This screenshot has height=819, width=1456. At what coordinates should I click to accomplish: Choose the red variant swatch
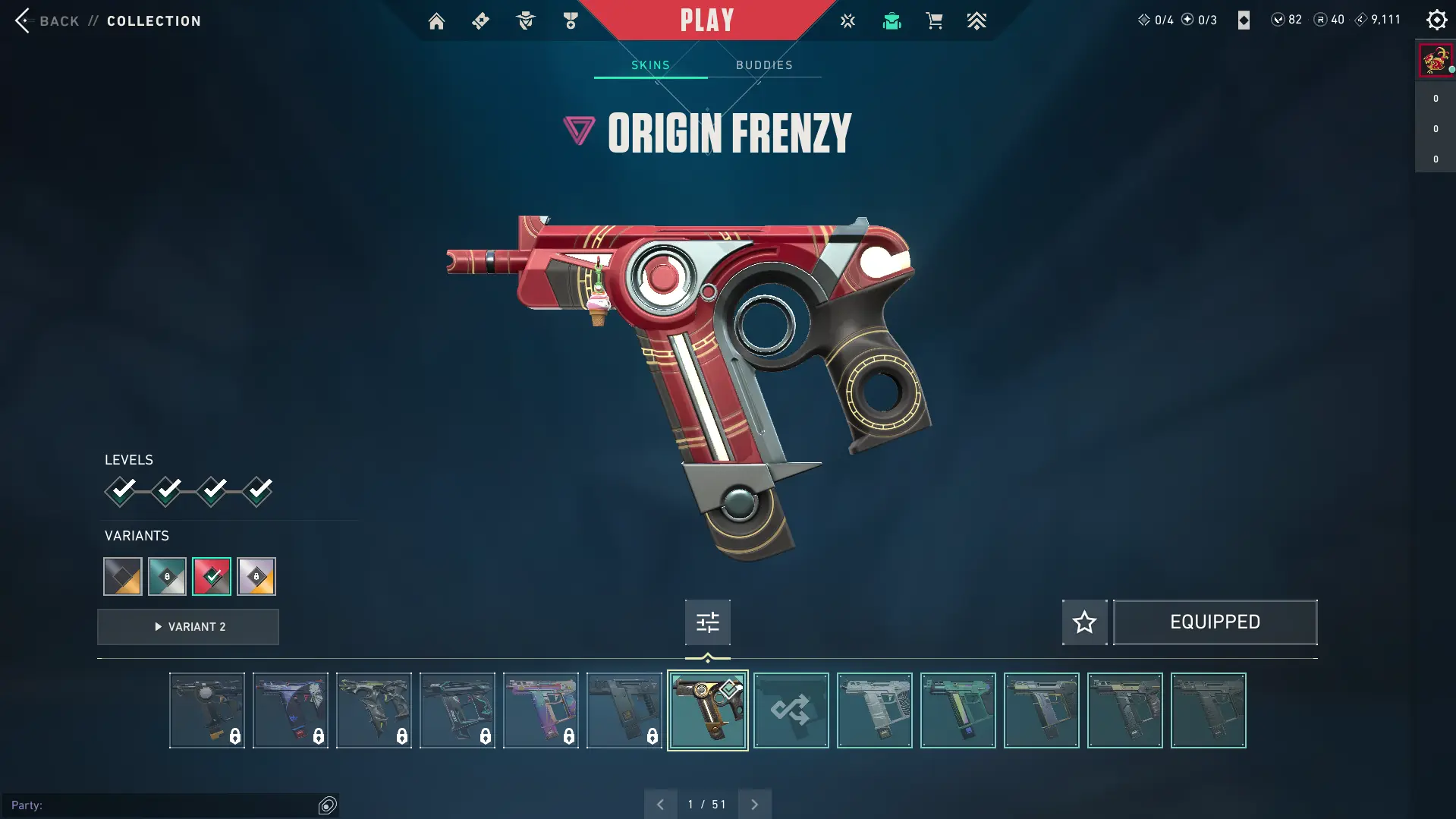[x=212, y=577]
